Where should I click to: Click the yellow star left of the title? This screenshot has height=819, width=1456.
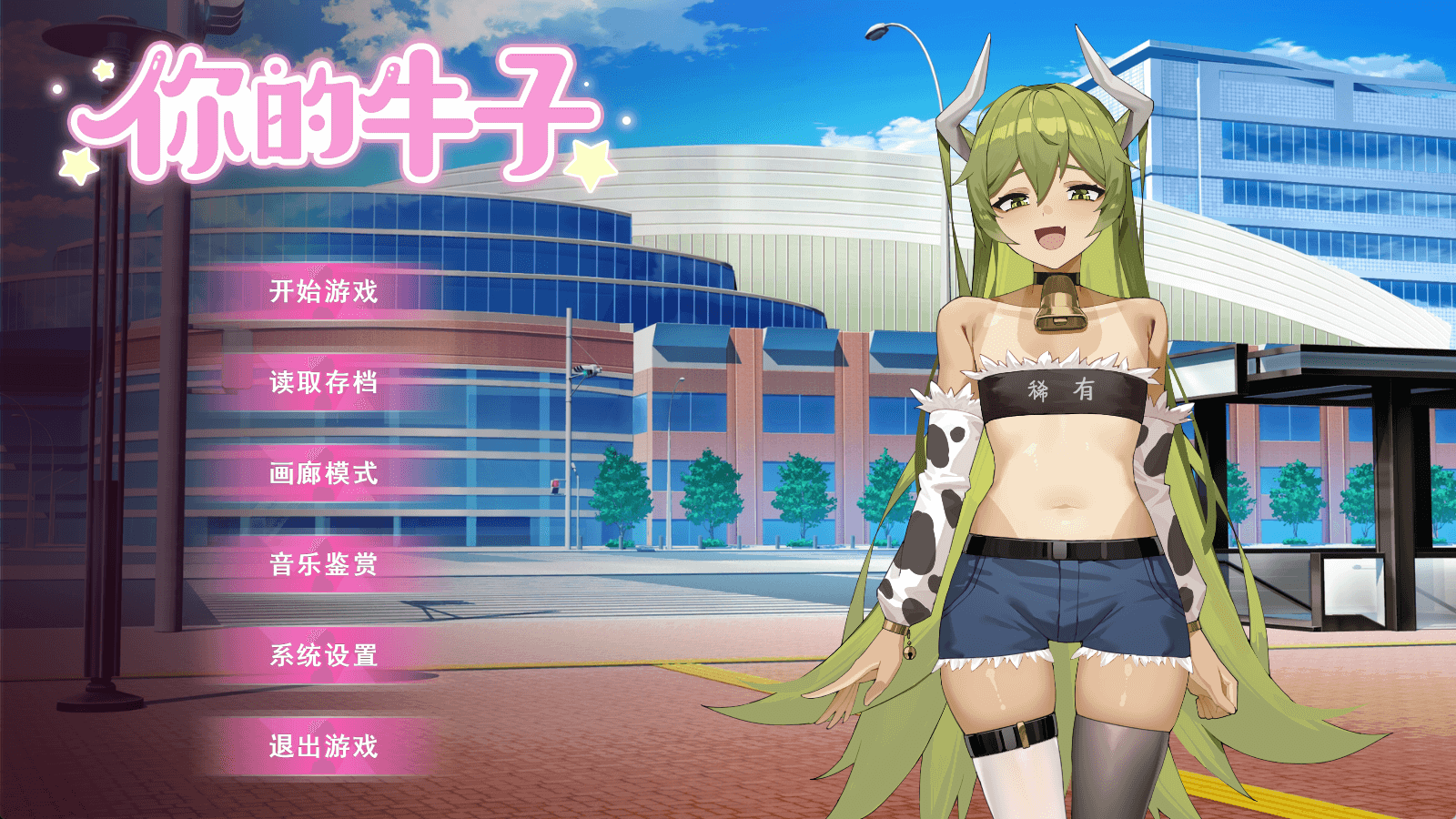[80, 164]
